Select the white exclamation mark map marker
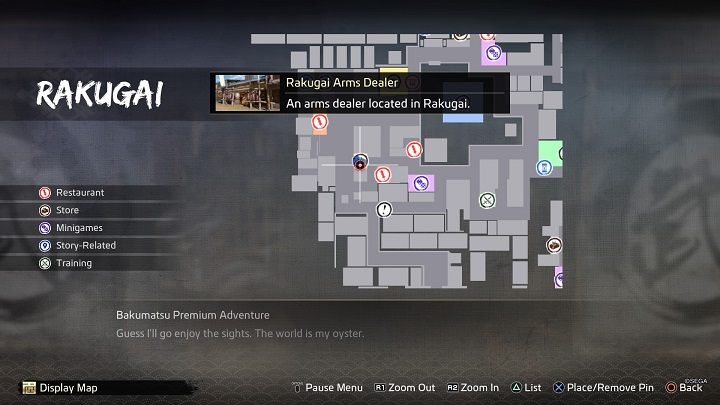Viewport: 720px width, 405px height. click(x=385, y=210)
